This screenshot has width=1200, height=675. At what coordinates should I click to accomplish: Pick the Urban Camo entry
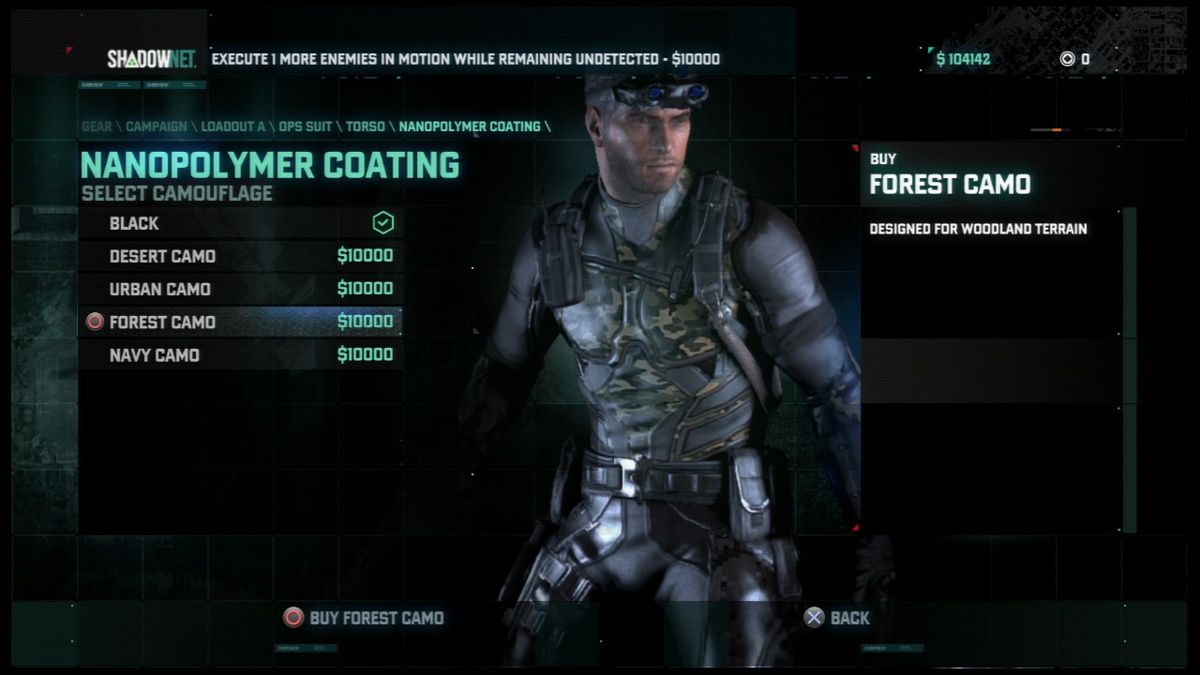point(240,289)
